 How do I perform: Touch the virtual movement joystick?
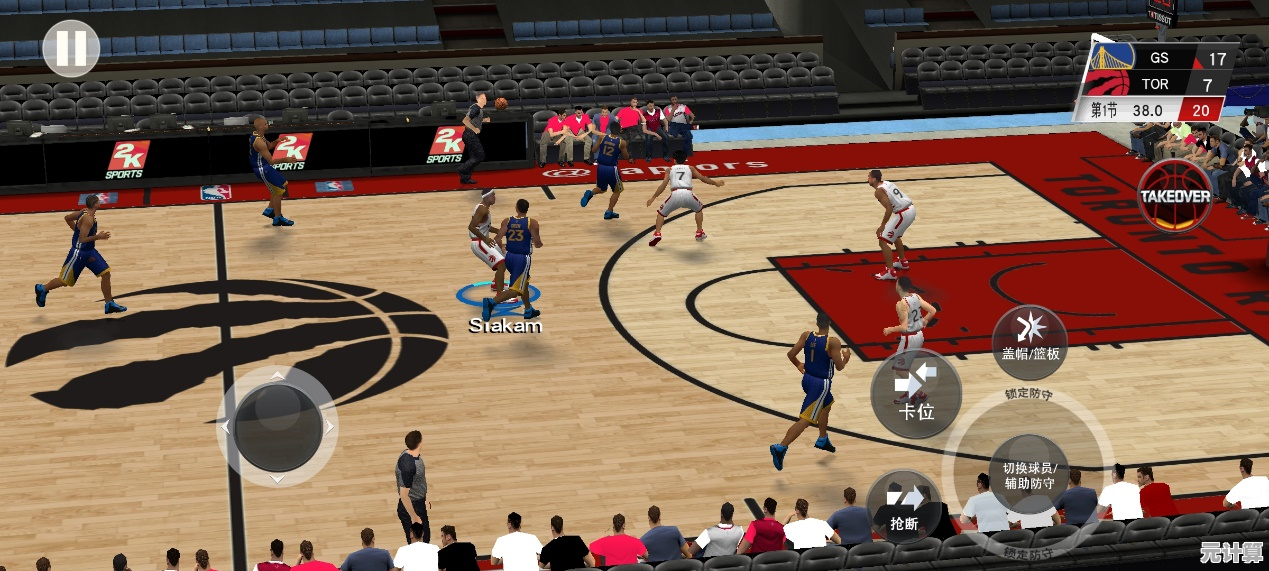point(276,426)
